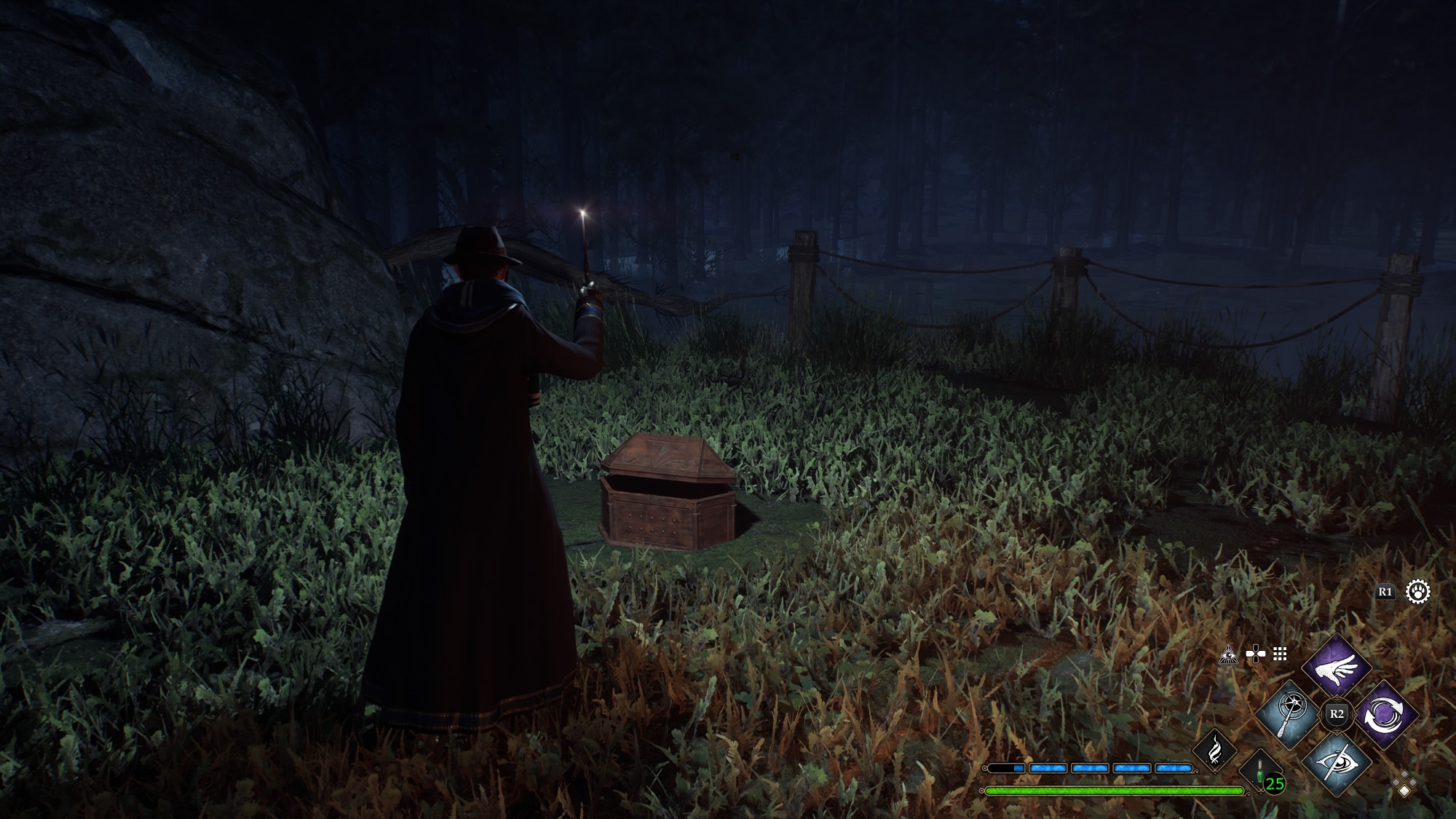
Task: Switch spell set using the four-diamond selector
Action: click(x=1404, y=784)
